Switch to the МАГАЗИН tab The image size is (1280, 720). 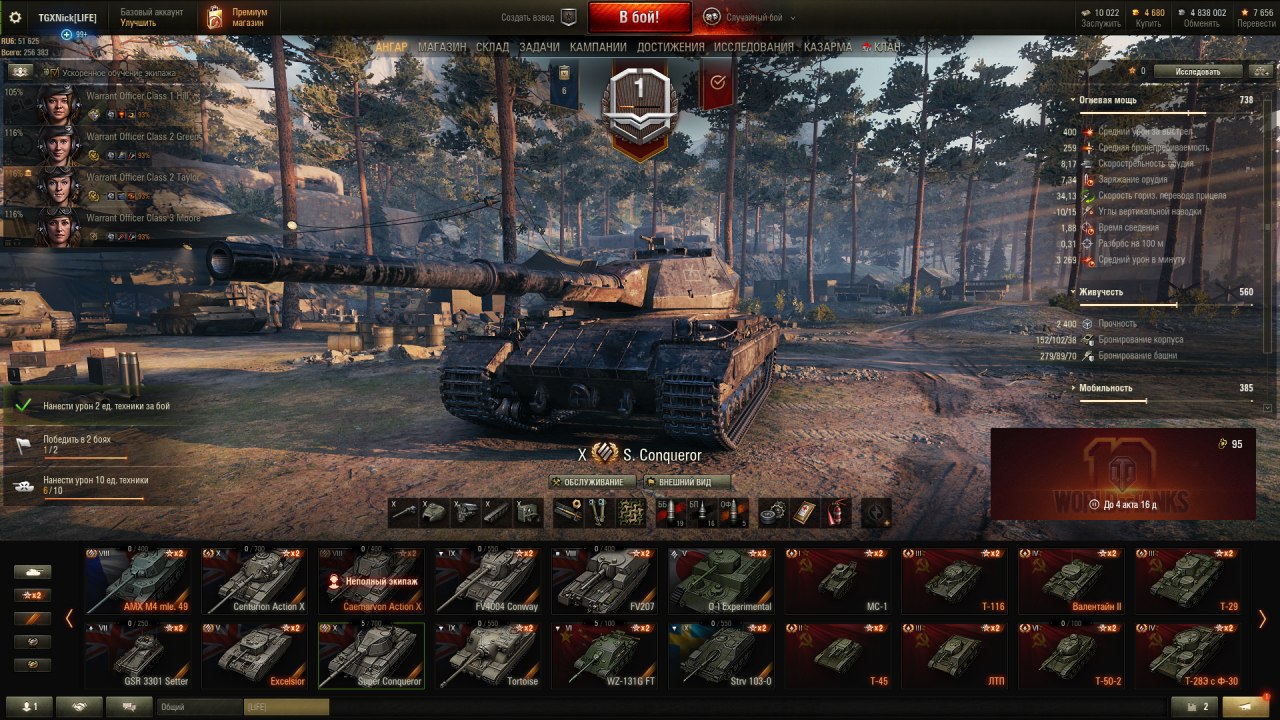(x=442, y=47)
